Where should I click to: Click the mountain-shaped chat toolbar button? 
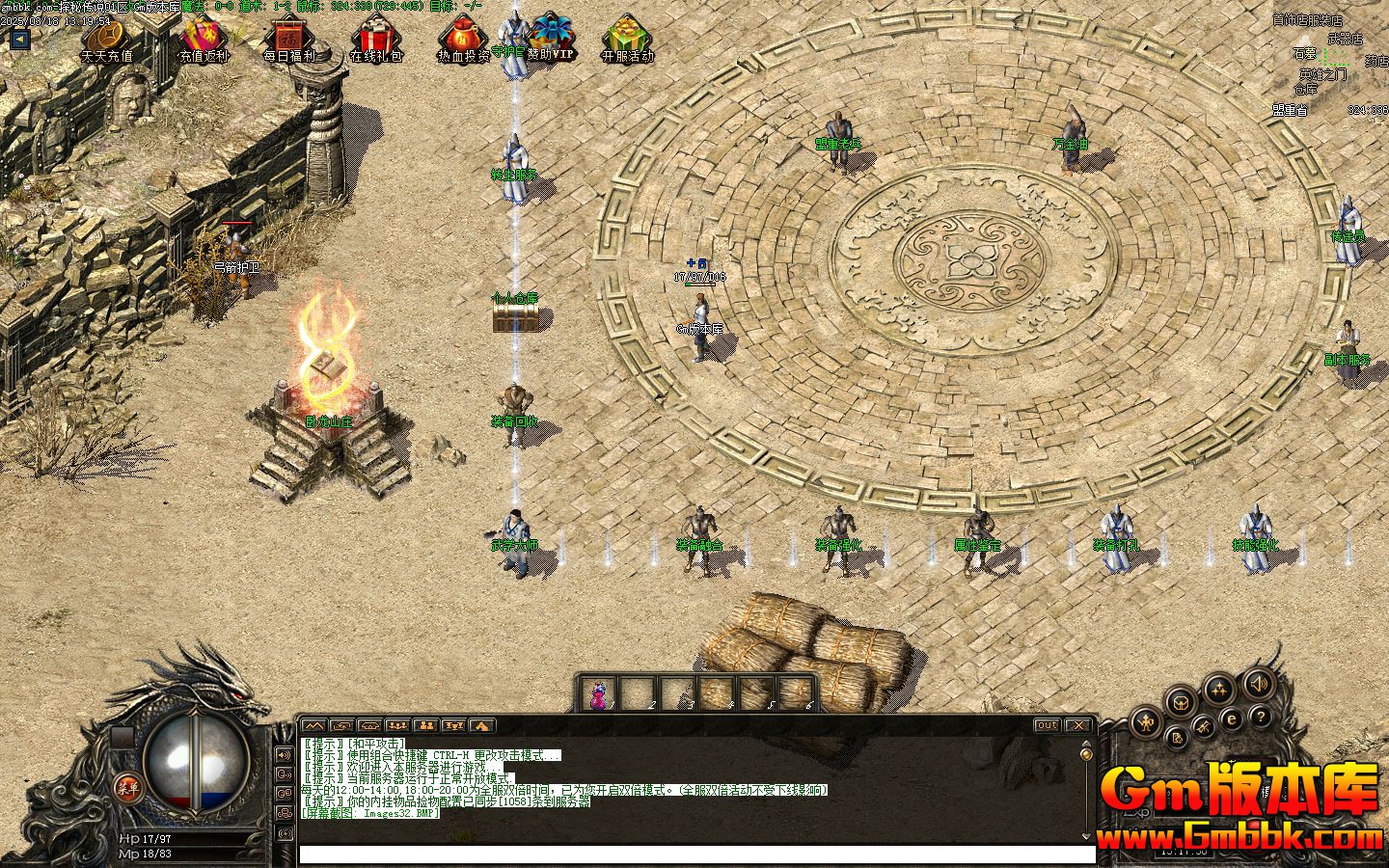coord(313,725)
